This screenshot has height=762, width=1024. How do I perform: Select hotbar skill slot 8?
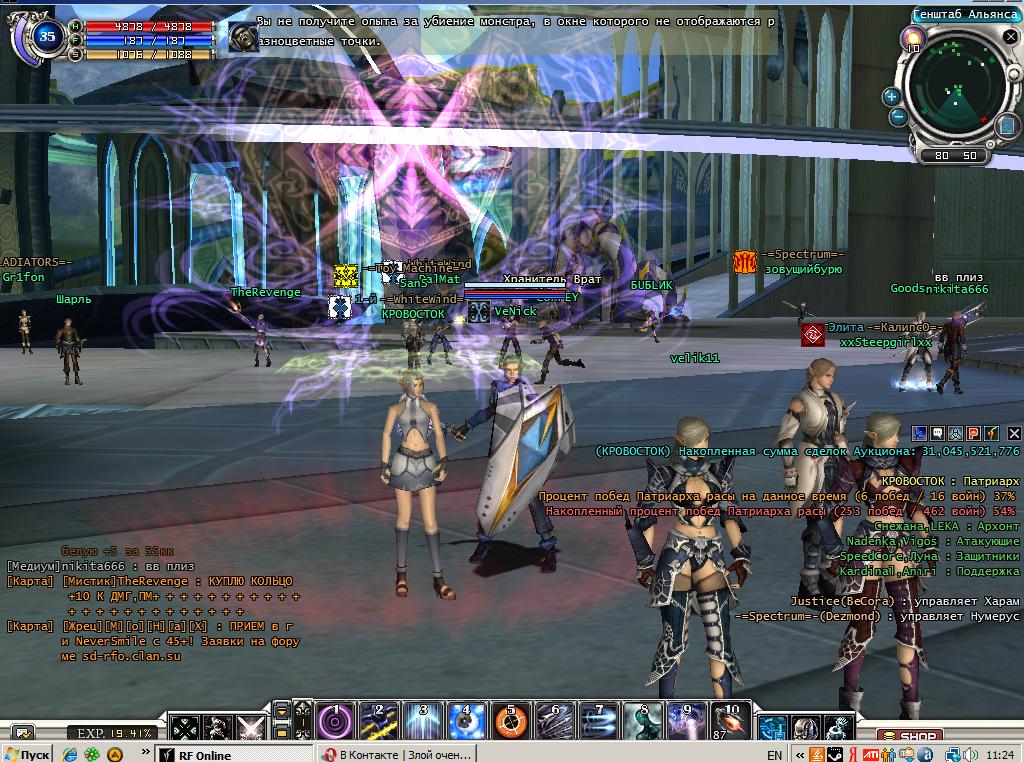pos(642,722)
